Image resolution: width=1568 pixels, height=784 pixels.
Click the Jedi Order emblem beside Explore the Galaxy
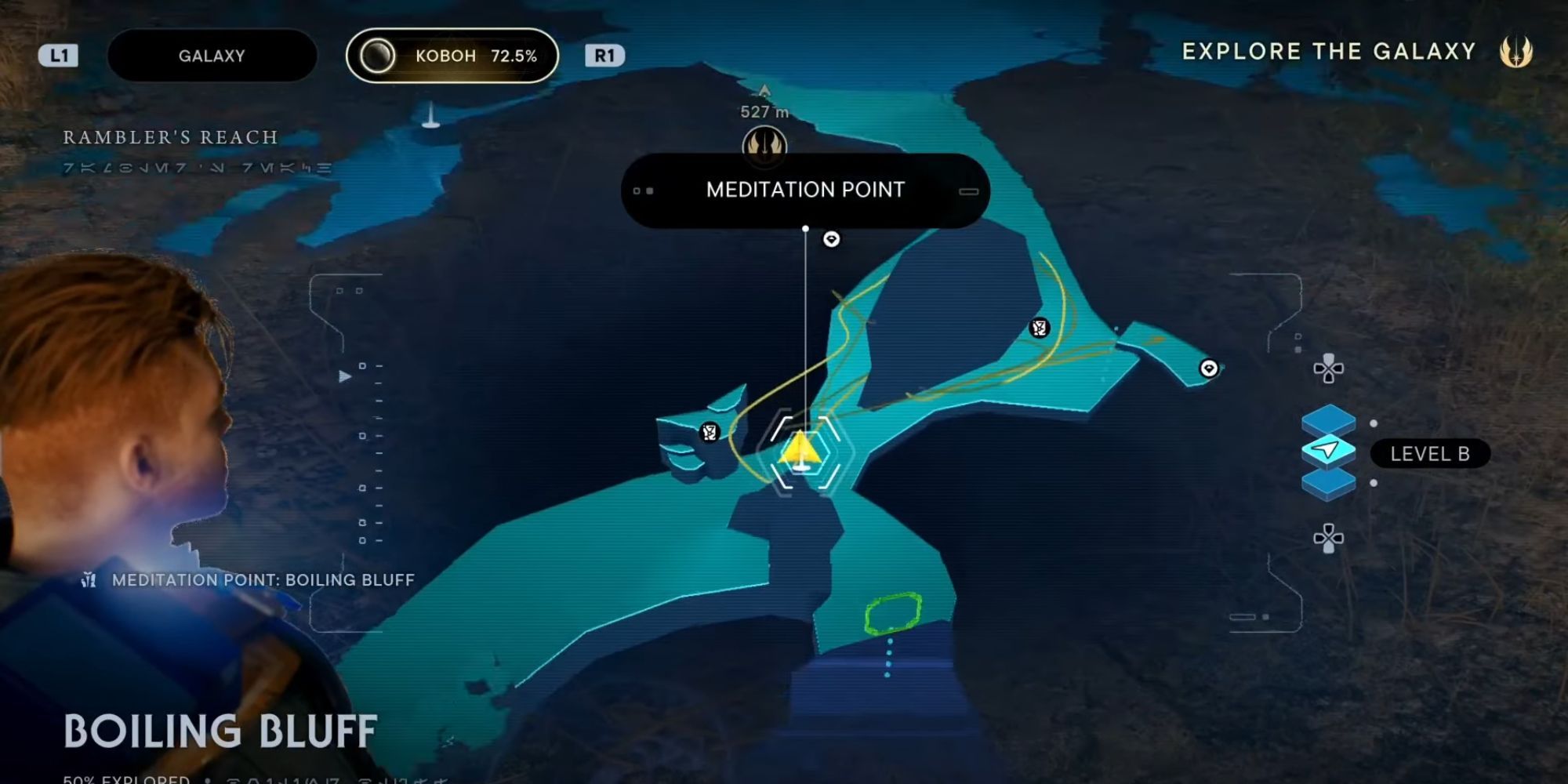[x=1515, y=53]
